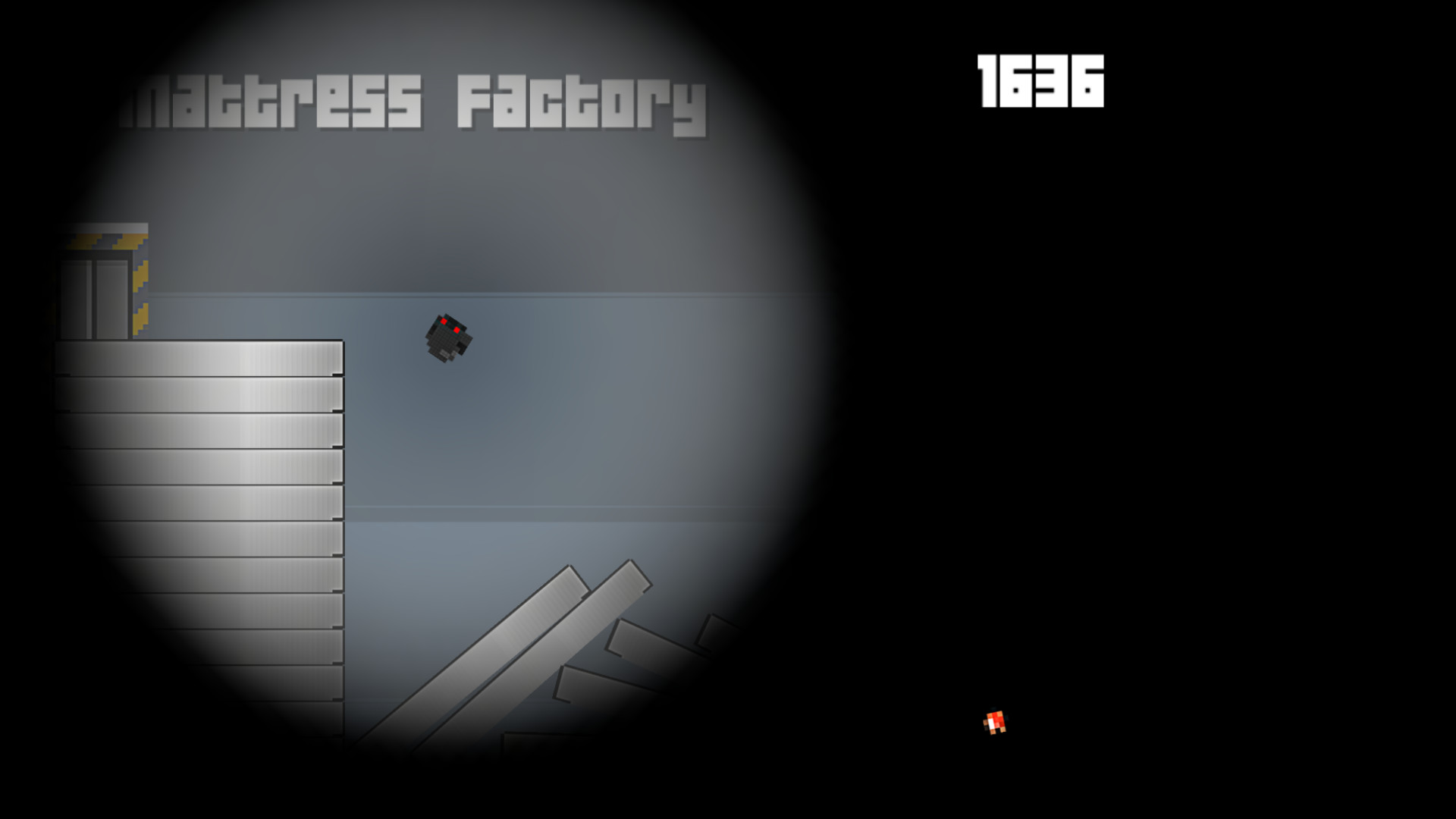Click the red-eyed enemy sprite in midair
Viewport: 1456px width, 819px height.
pos(449,339)
